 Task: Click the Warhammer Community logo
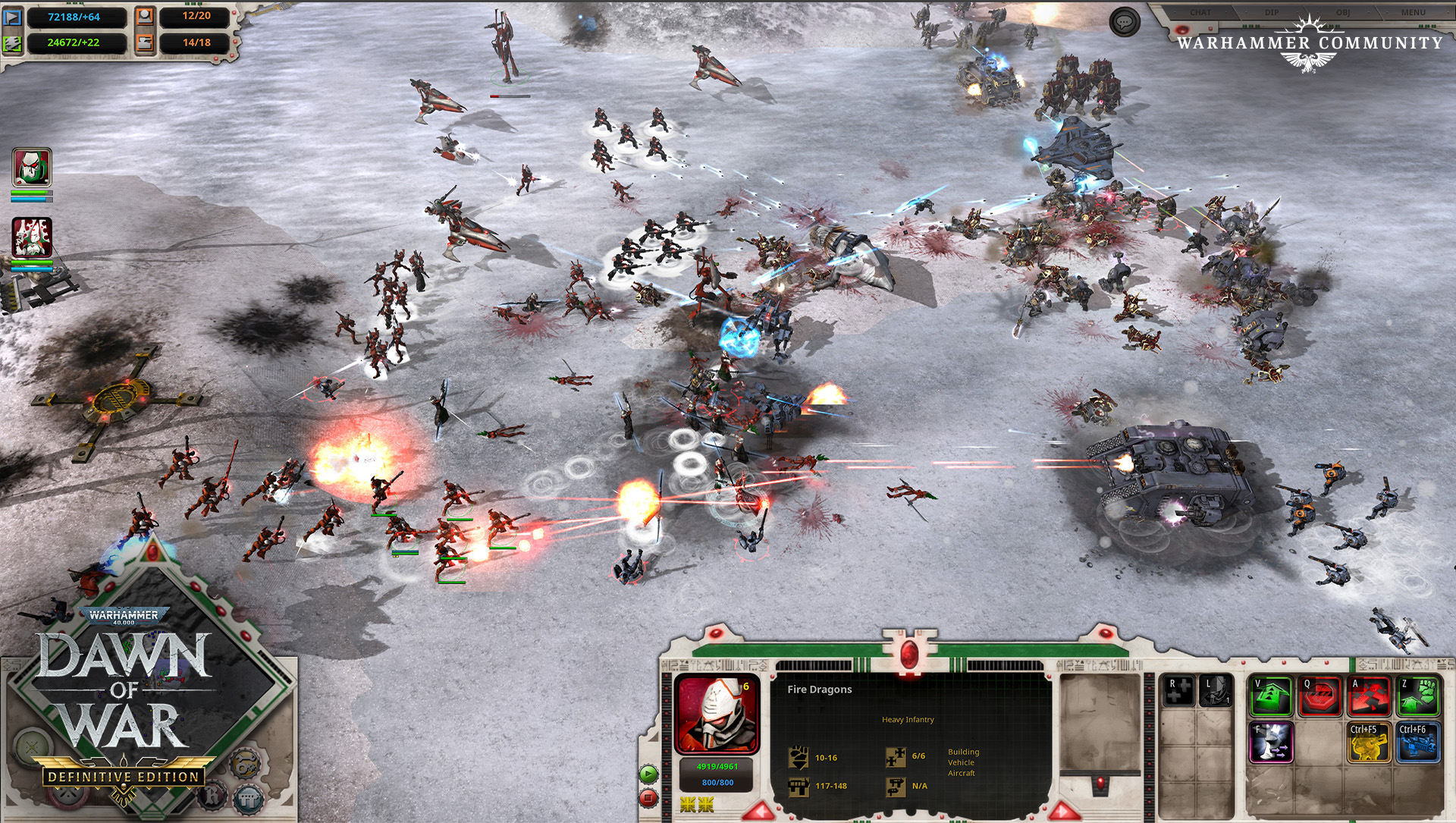[1308, 43]
